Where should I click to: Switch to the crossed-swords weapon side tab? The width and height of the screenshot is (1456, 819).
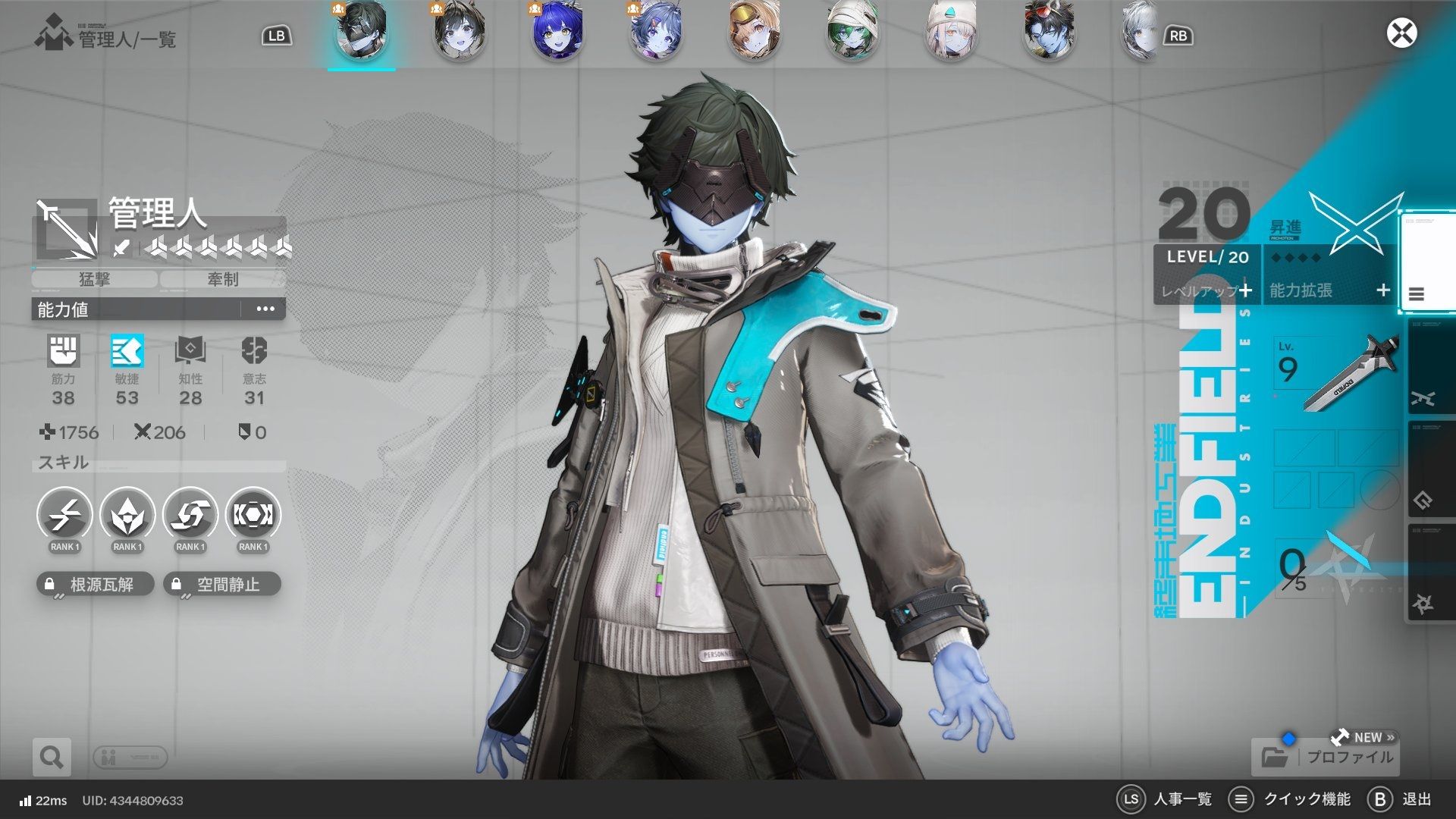click(x=1425, y=398)
